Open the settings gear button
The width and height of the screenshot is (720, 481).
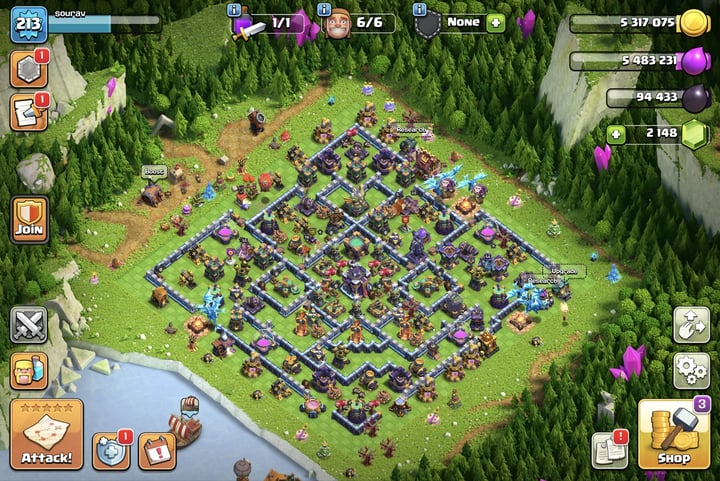(x=691, y=370)
